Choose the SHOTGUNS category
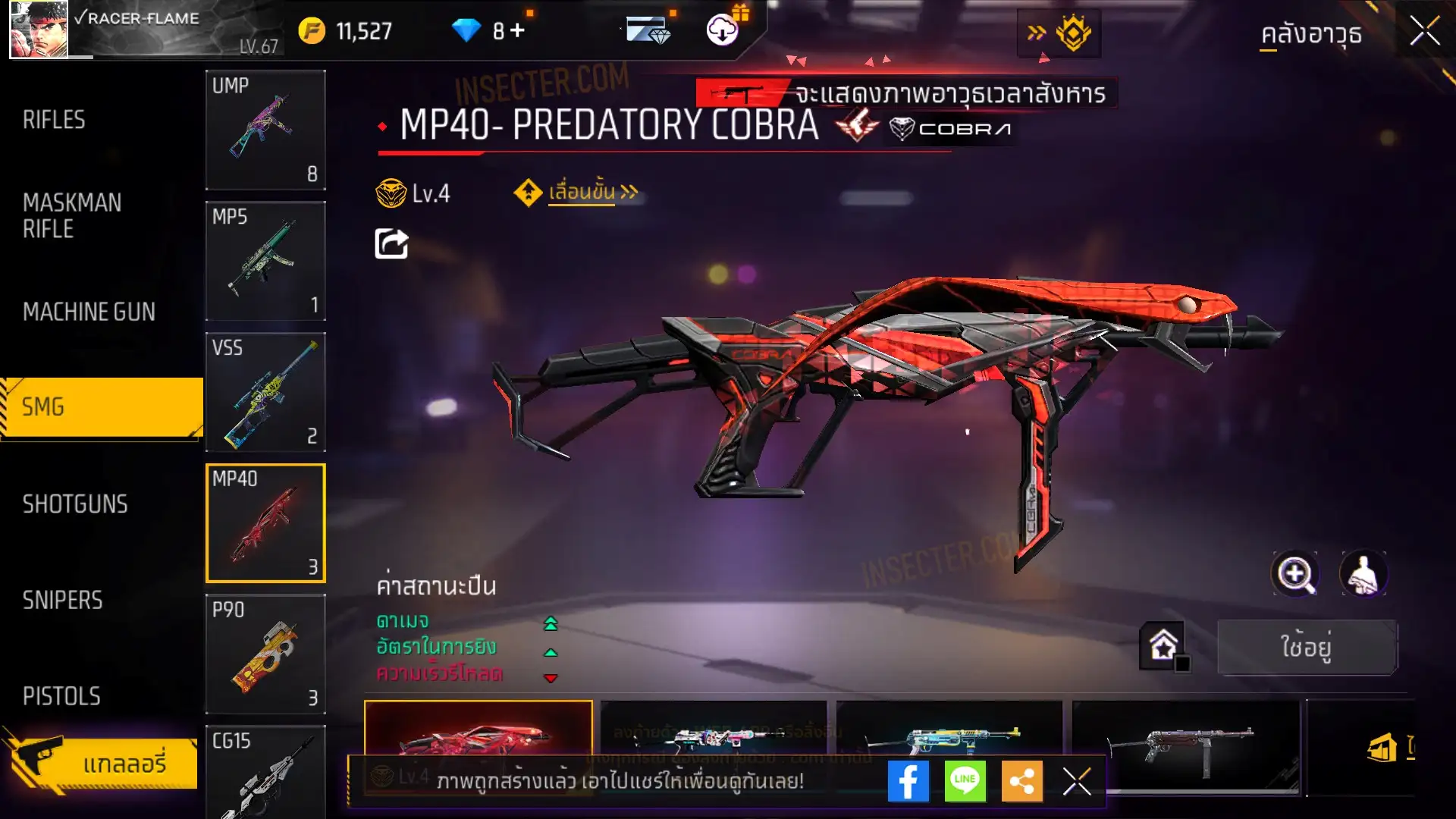This screenshot has height=819, width=1456. (75, 504)
